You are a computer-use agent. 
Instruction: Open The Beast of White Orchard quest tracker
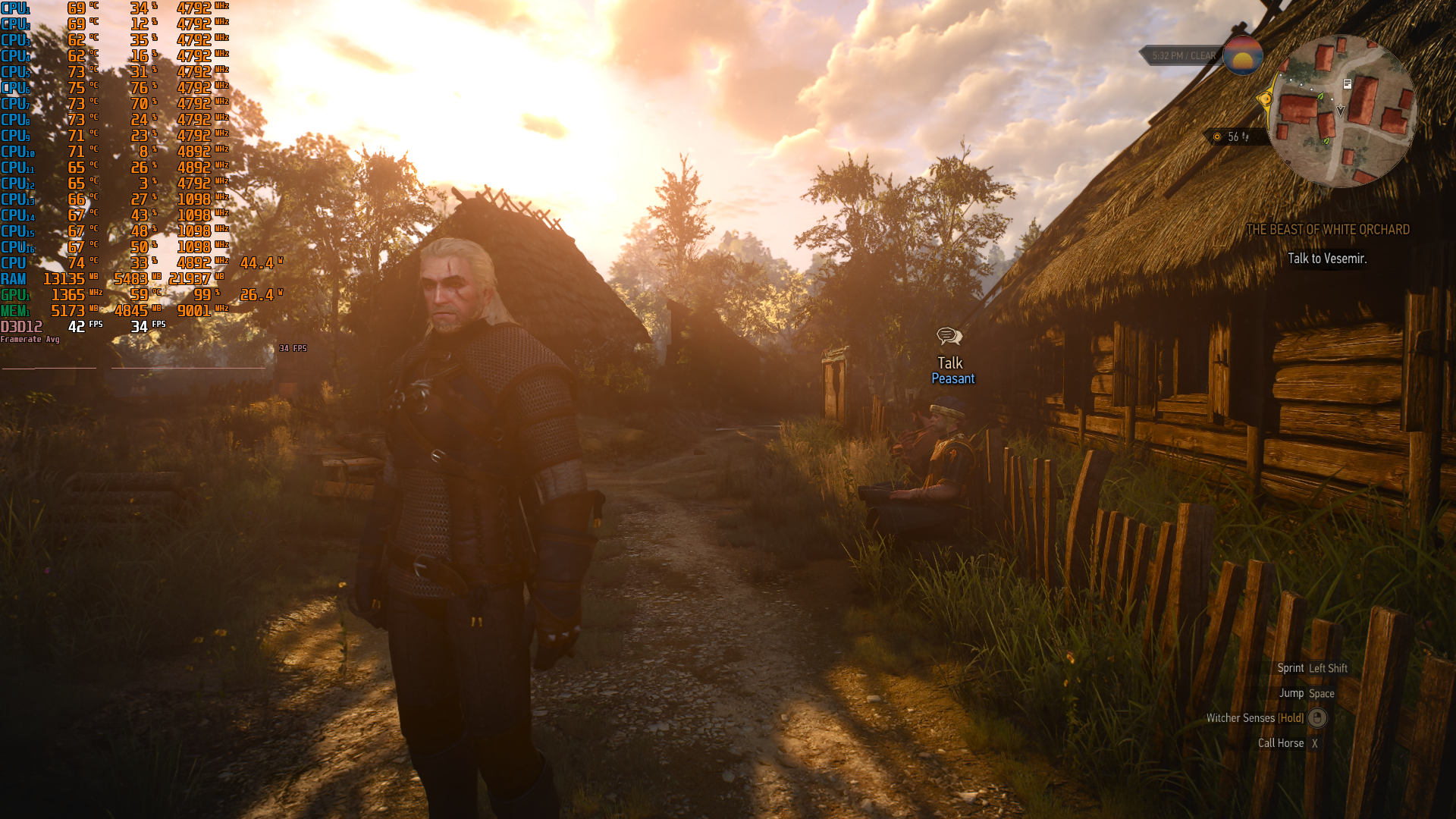(x=1328, y=230)
